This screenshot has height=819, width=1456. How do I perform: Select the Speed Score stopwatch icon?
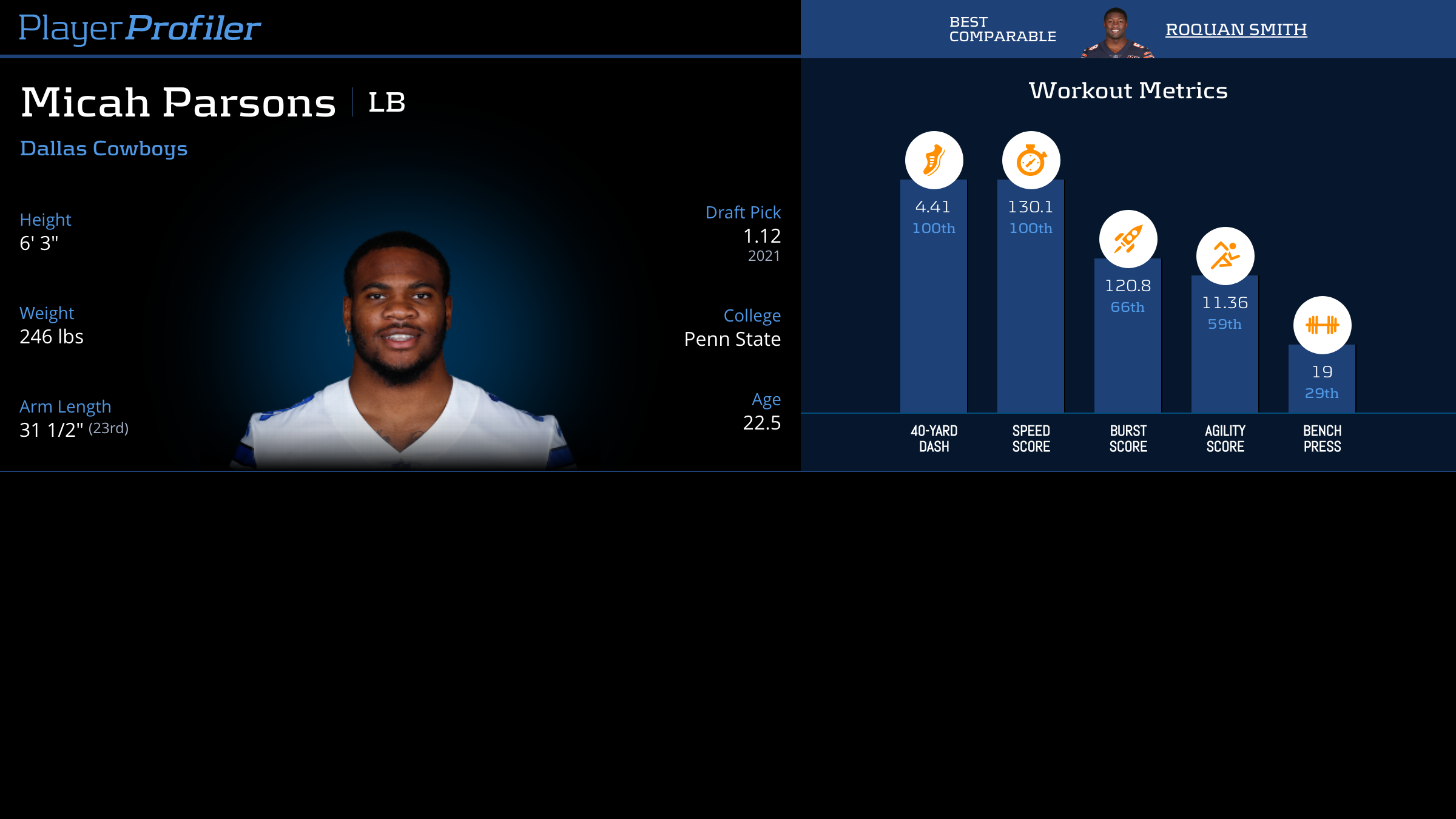(1031, 160)
